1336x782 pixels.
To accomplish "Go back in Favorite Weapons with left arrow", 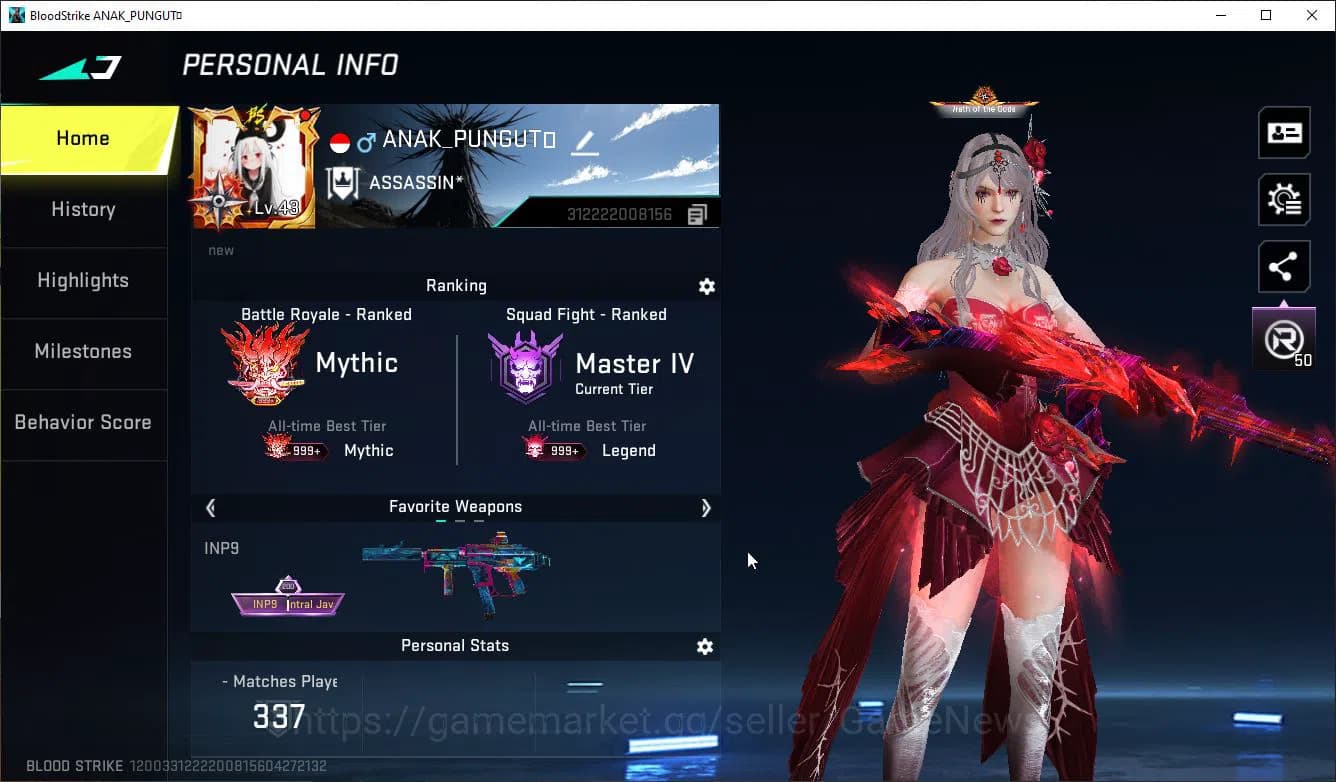I will click(x=210, y=508).
